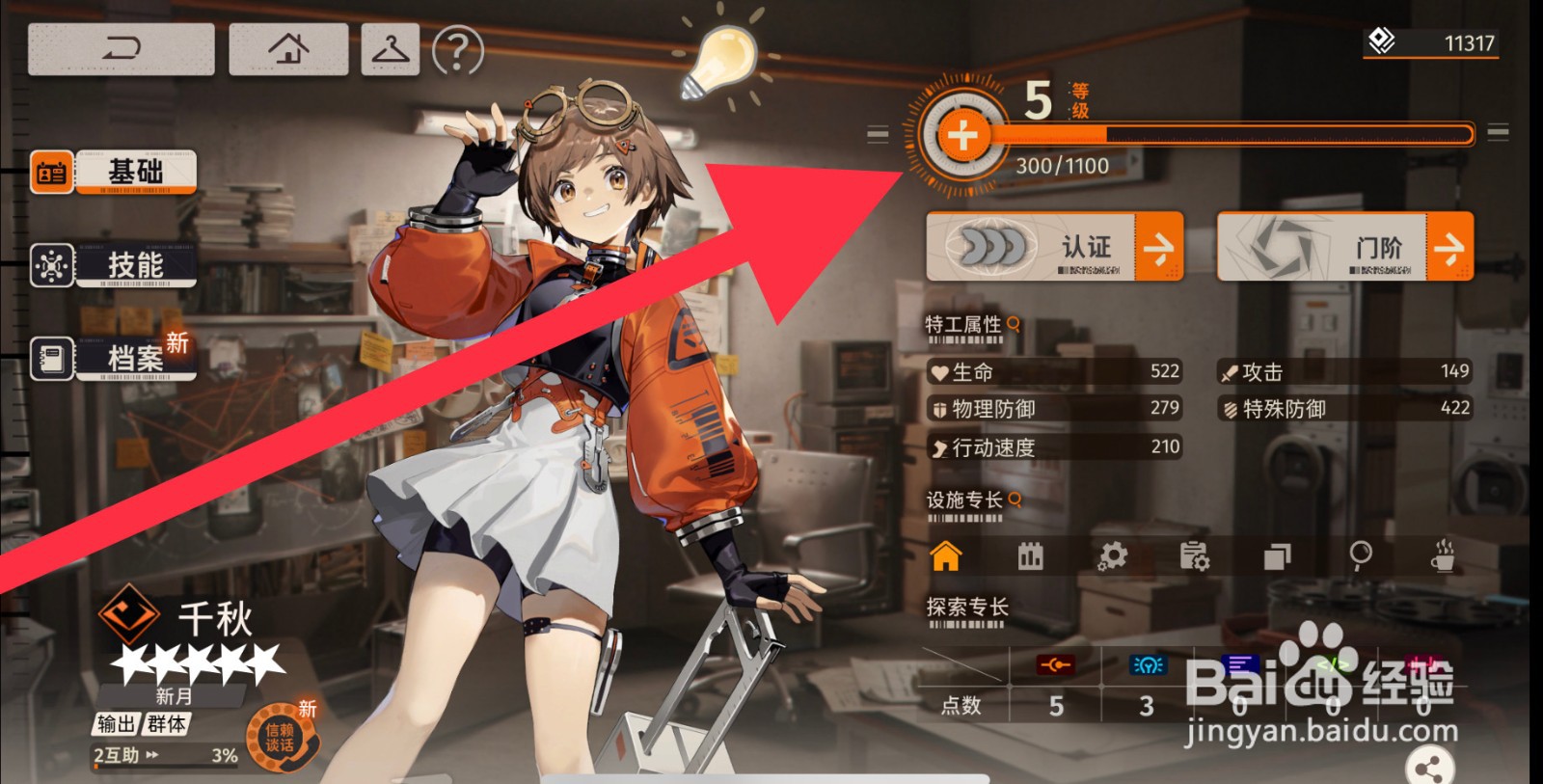Select the magnifying glass facility icon

pyautogui.click(x=1360, y=555)
